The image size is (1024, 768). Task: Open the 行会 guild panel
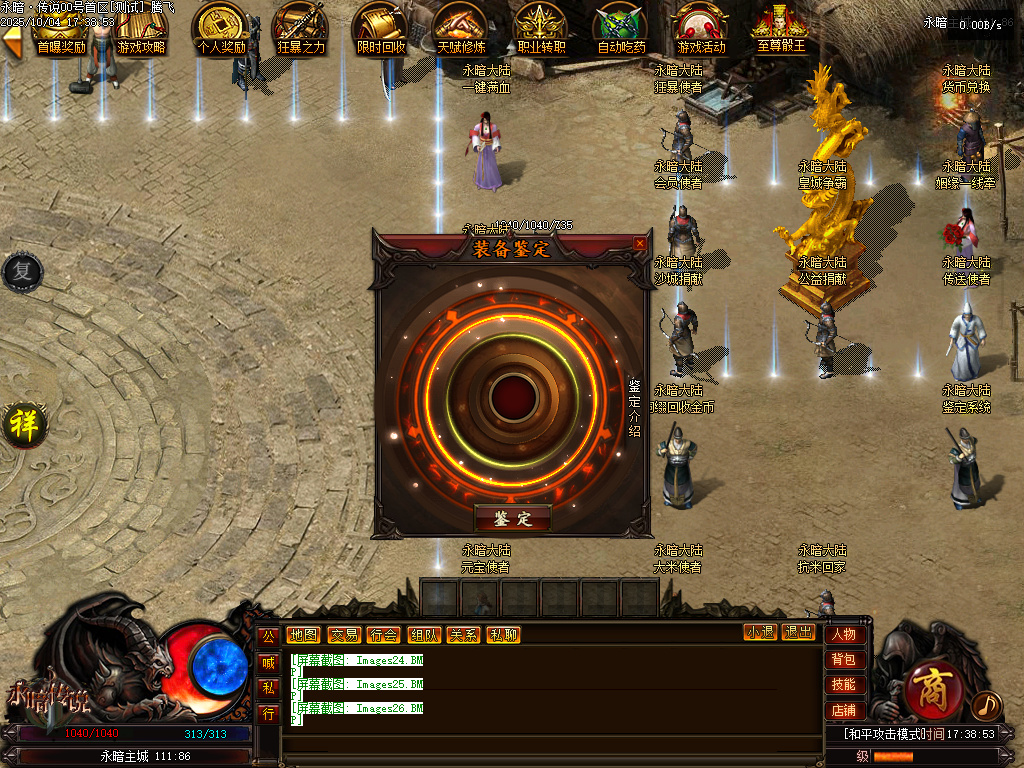click(383, 634)
